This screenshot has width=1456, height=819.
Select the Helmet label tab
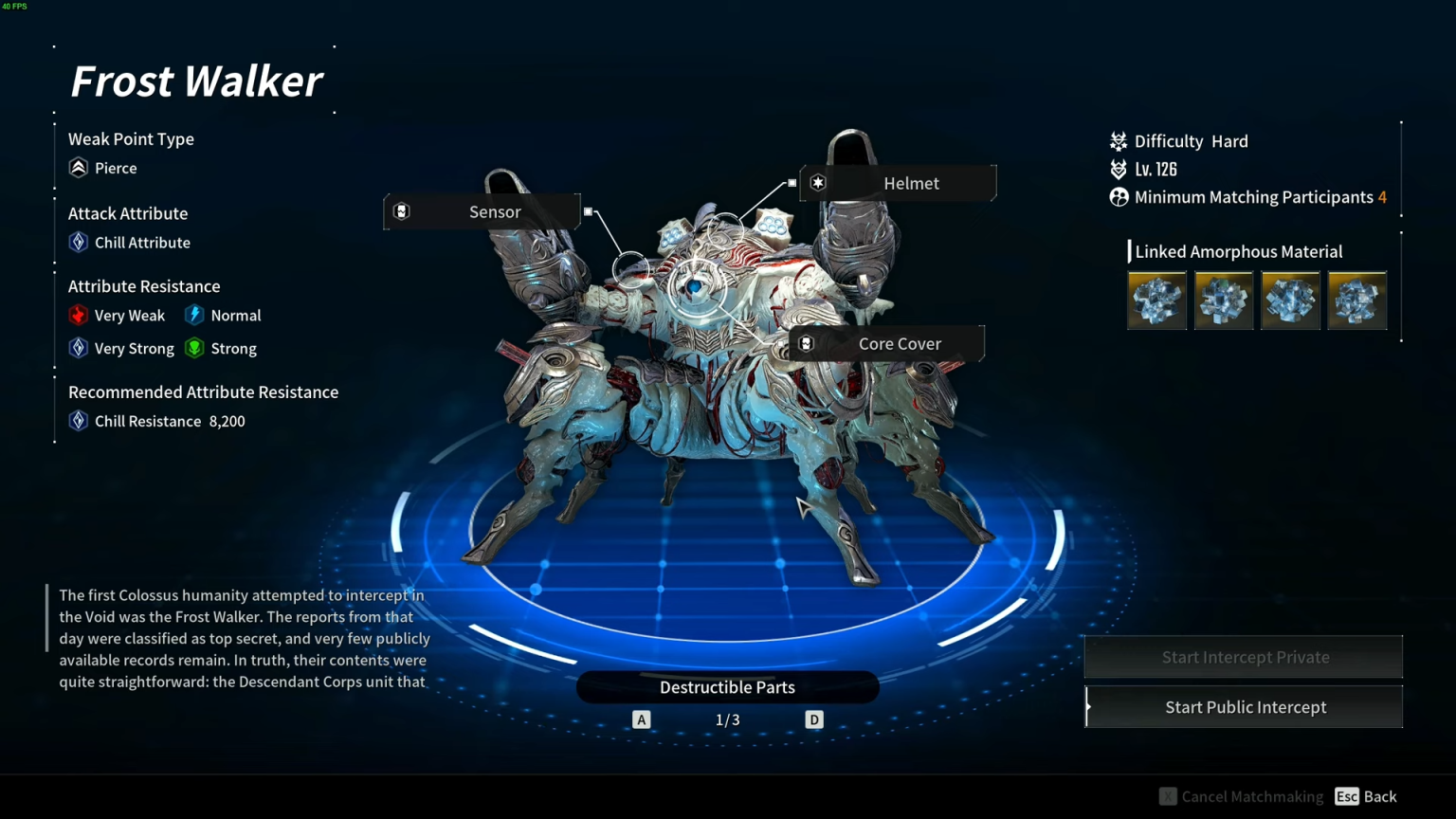point(911,183)
